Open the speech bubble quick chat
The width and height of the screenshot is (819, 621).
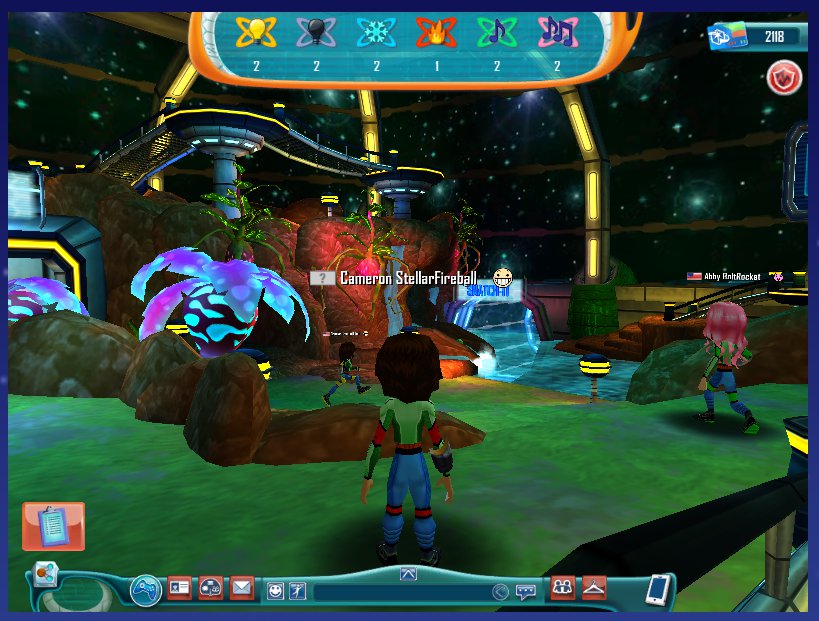[525, 592]
